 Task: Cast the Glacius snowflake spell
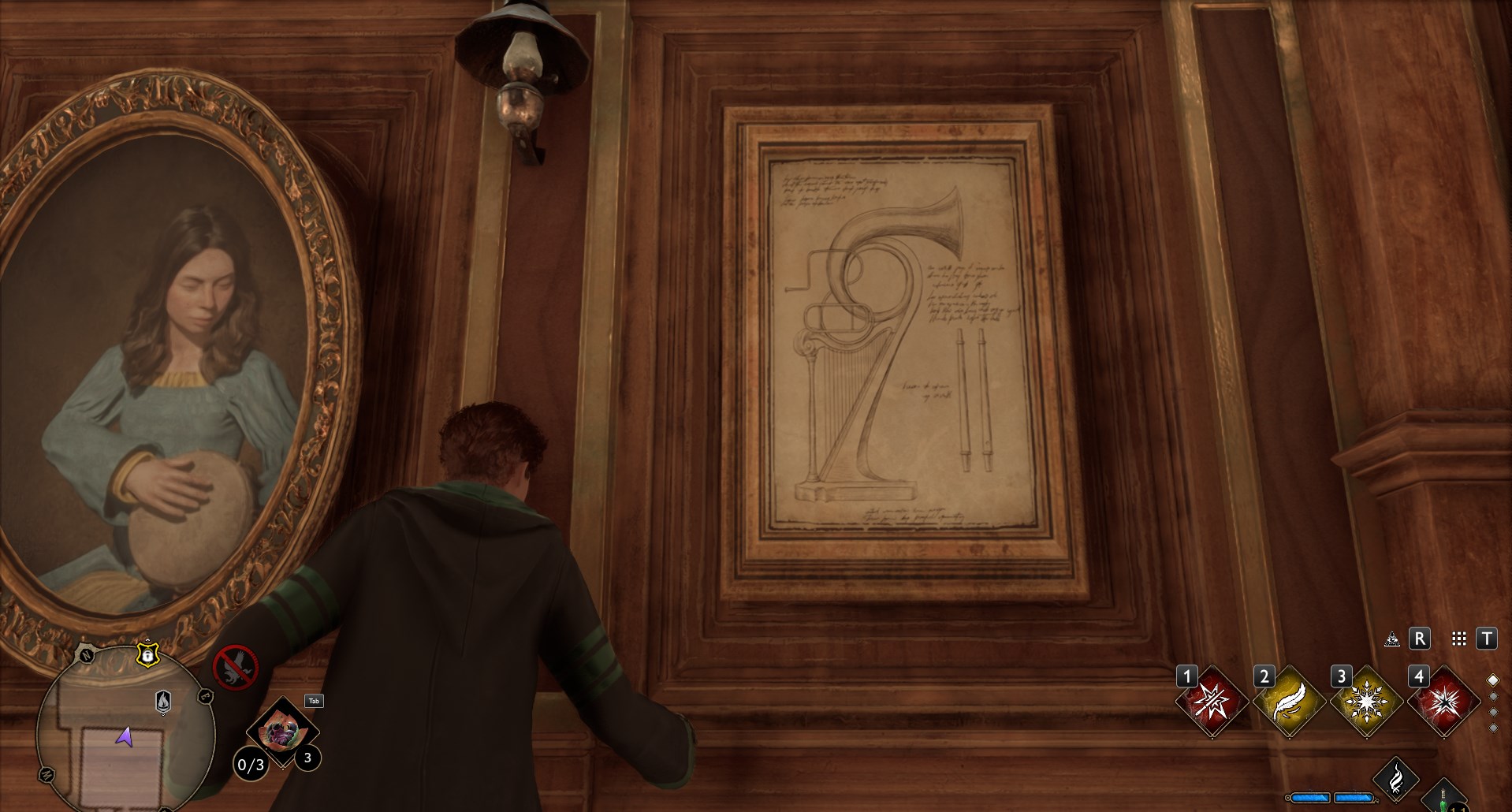coord(1365,702)
